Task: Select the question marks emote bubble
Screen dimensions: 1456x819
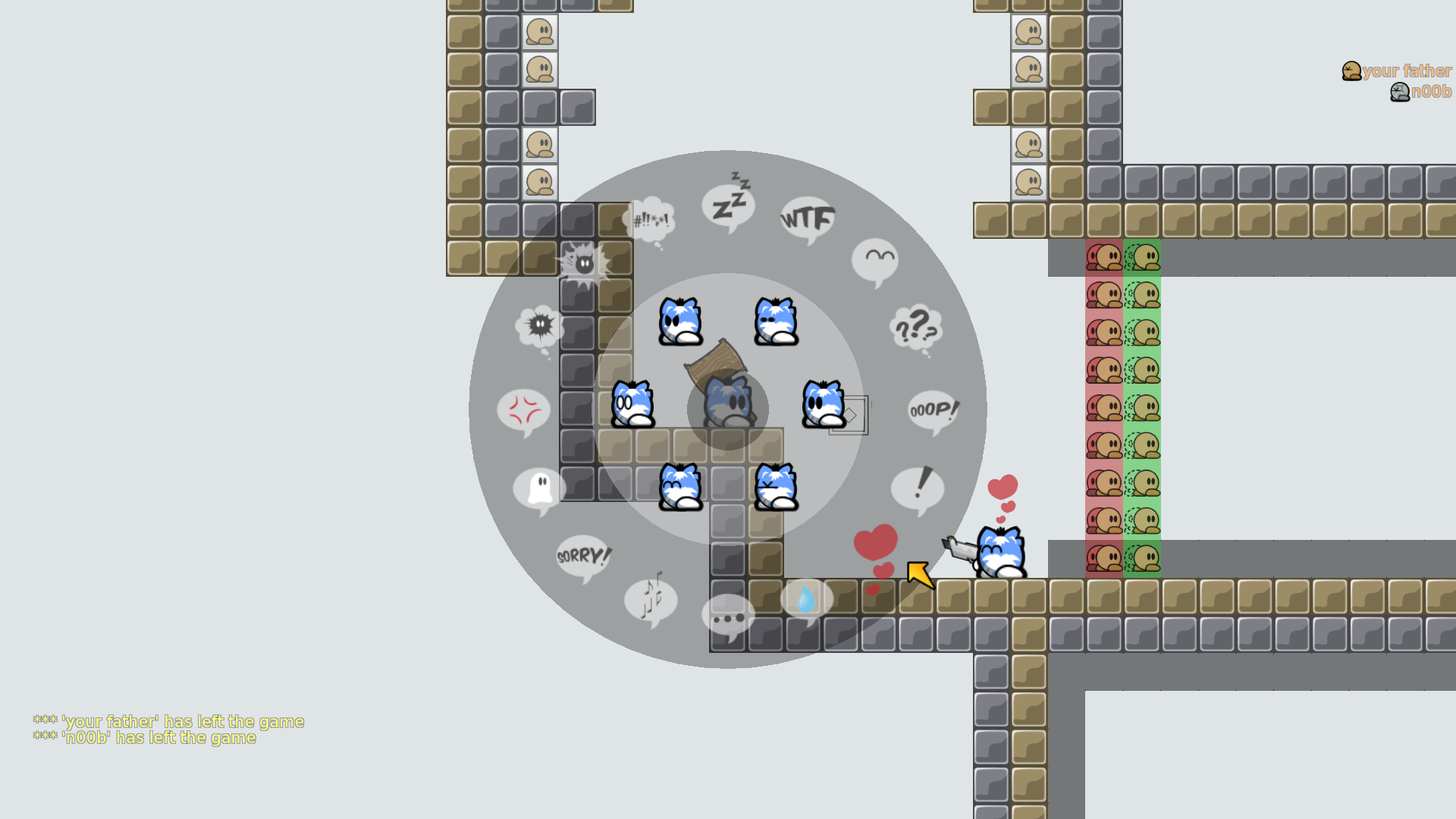Action: (x=916, y=328)
